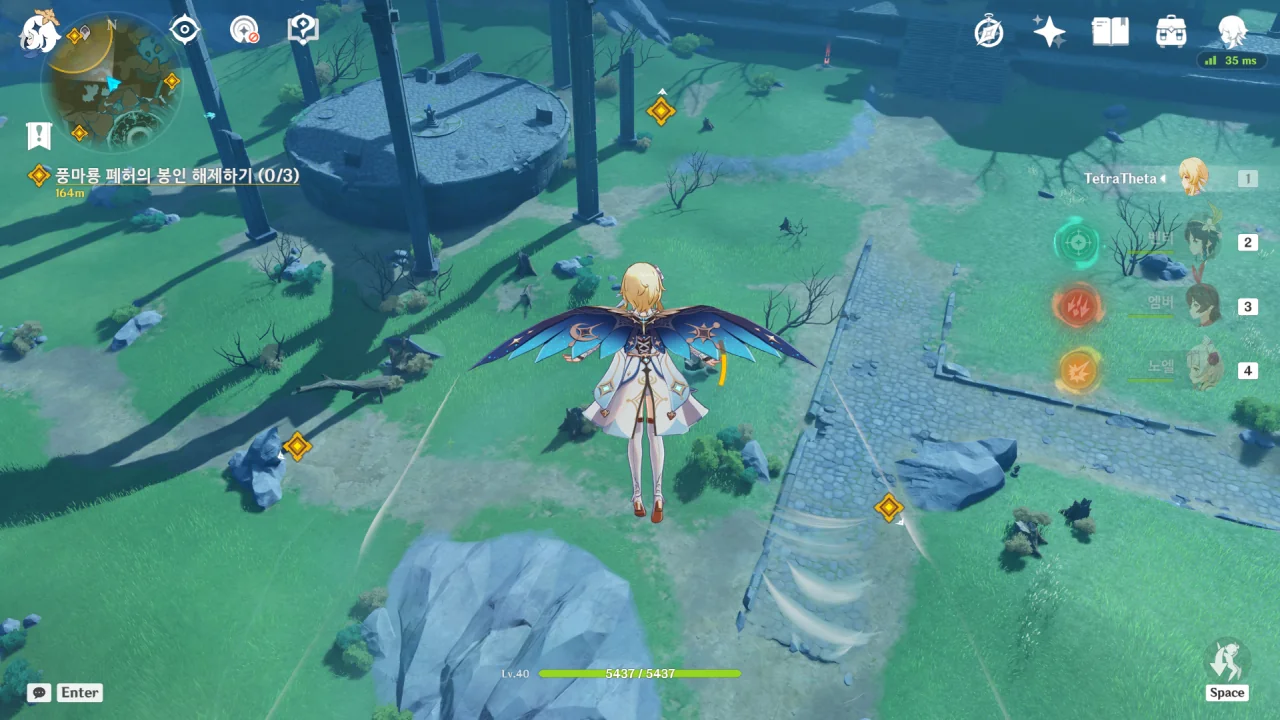
Task: Select TetraTheta's party slot
Action: (x=1194, y=178)
